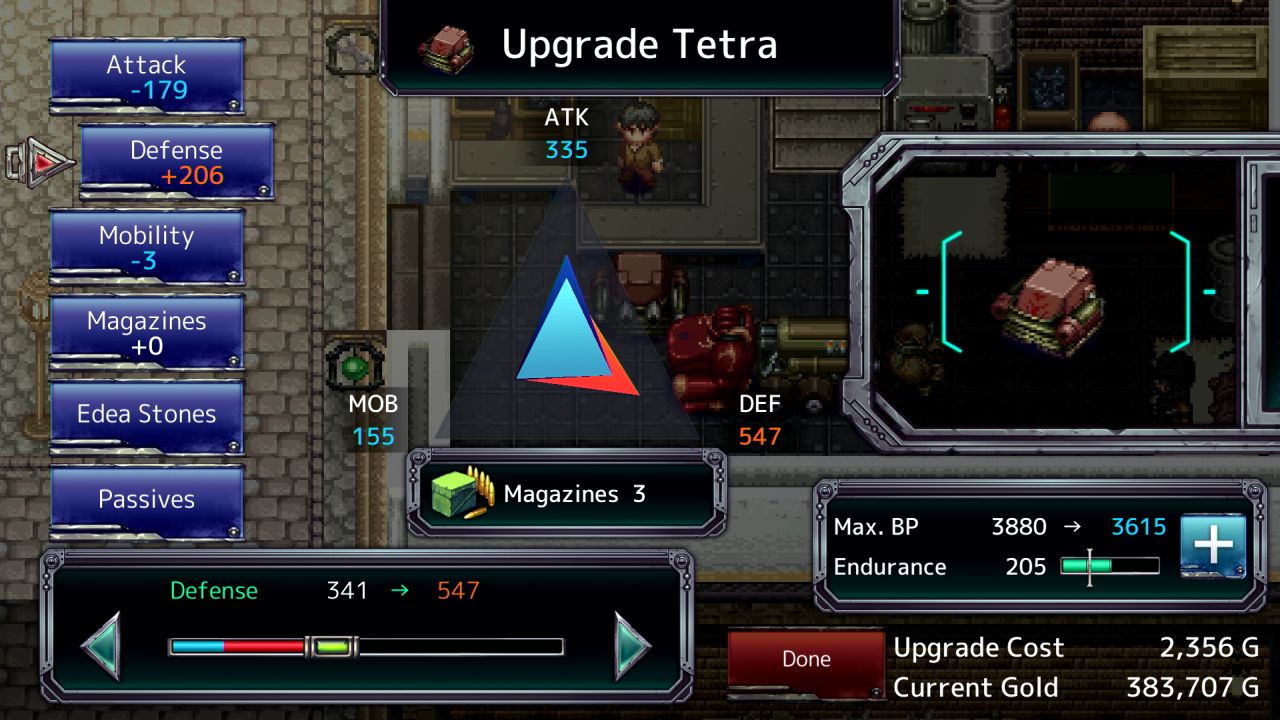The image size is (1280, 720).
Task: Select the Mobility upgrade option
Action: [x=146, y=246]
